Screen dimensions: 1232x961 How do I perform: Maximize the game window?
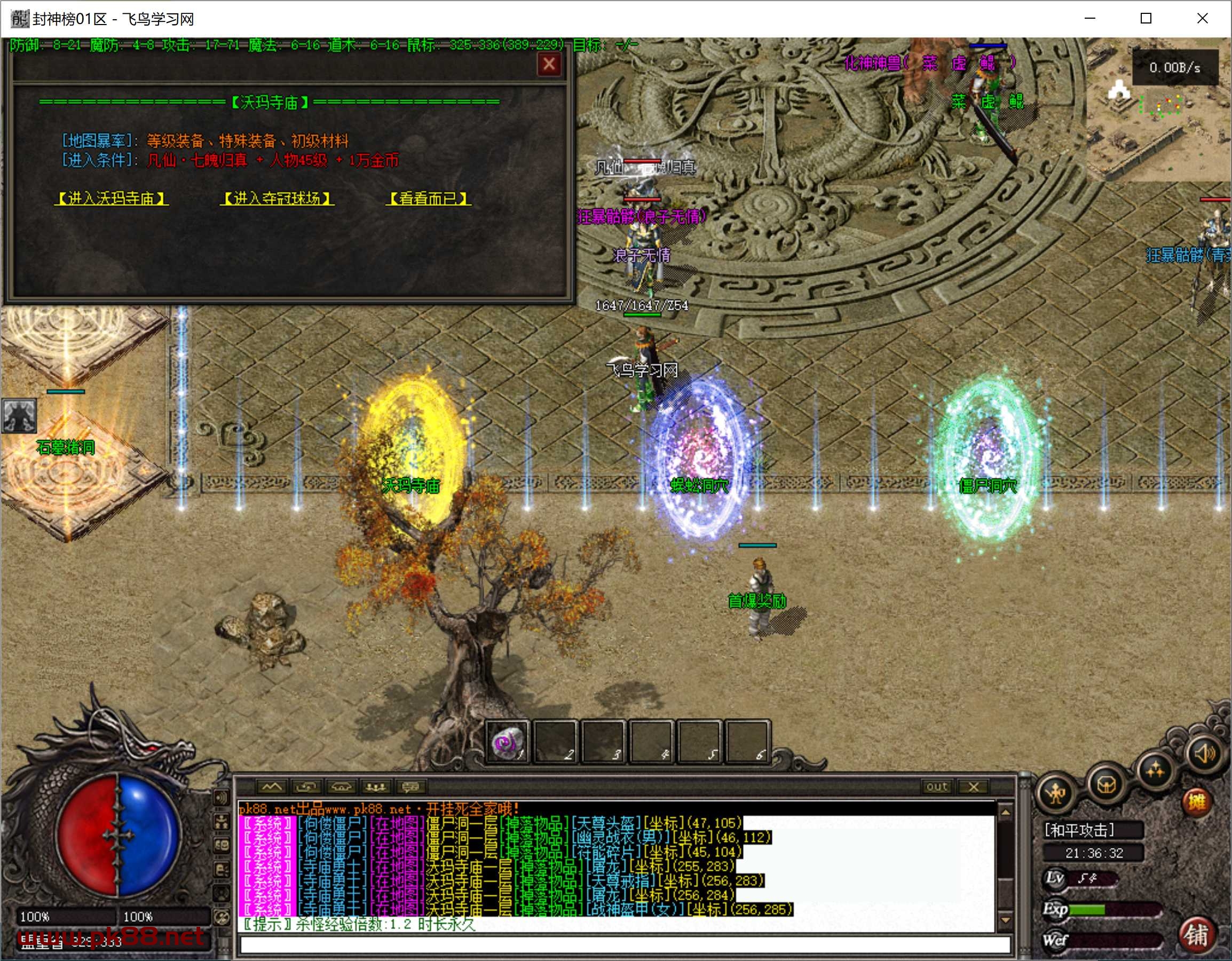point(1146,19)
